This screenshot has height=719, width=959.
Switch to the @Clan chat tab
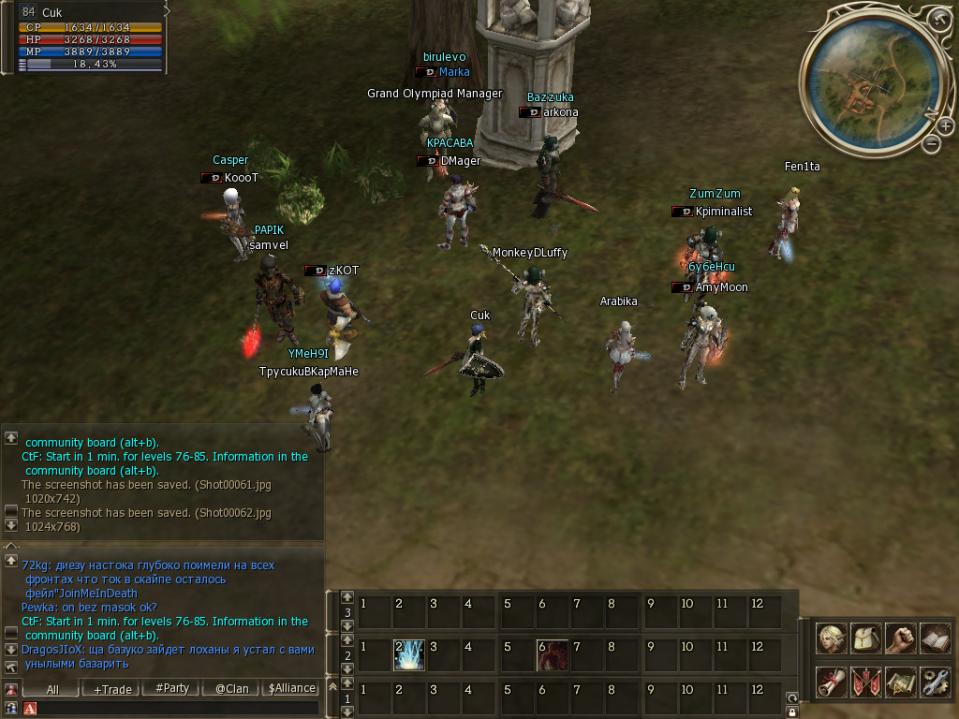point(231,689)
